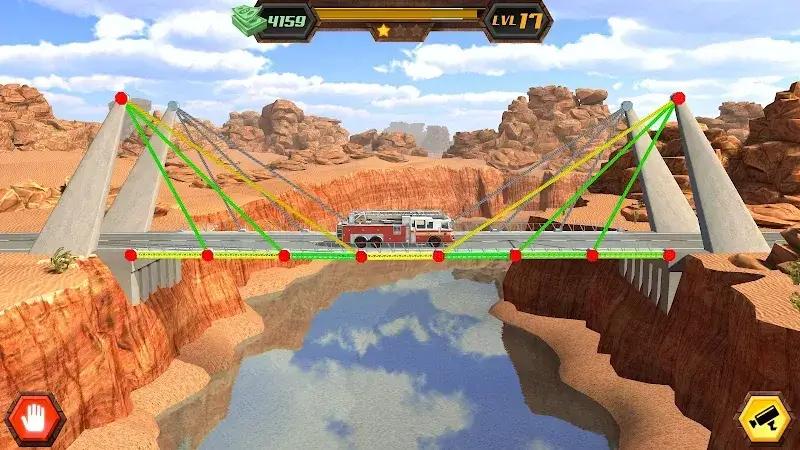
Task: Tap the red stop hand button
Action: click(35, 418)
